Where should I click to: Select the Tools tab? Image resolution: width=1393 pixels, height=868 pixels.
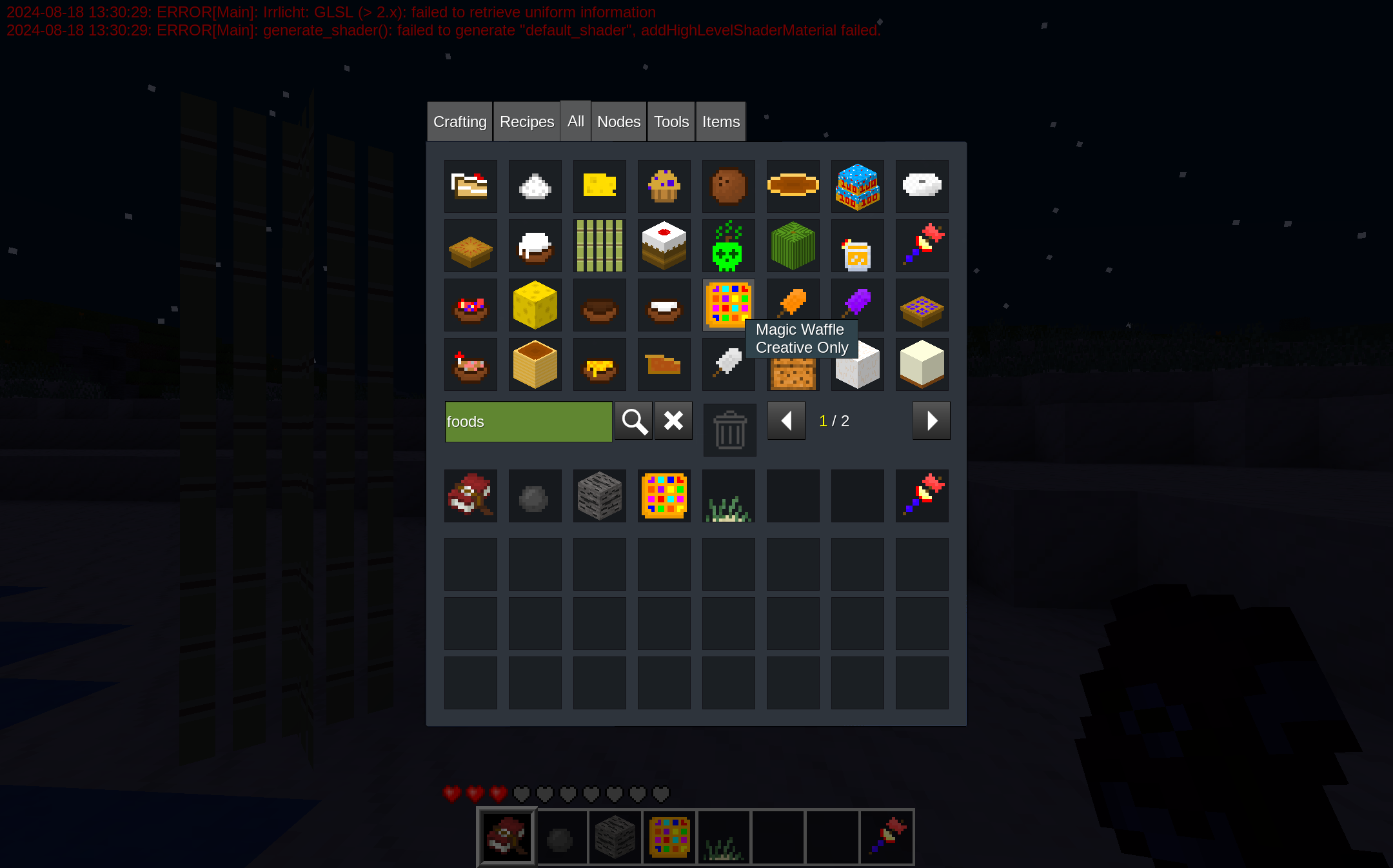(671, 122)
